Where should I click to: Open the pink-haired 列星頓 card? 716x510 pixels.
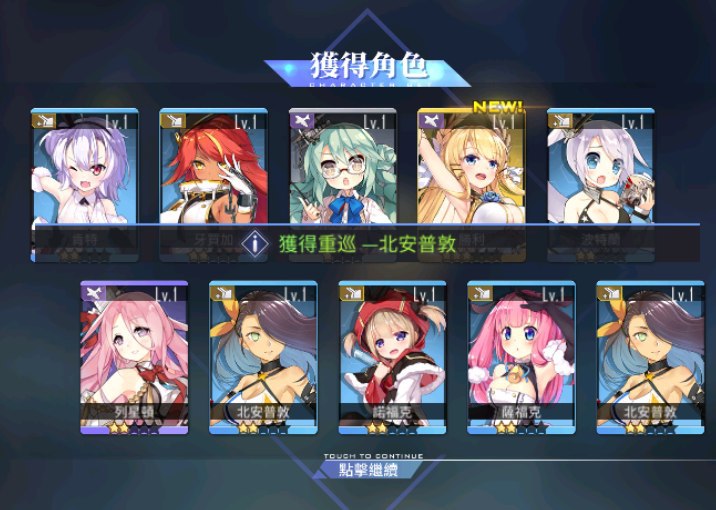134,355
